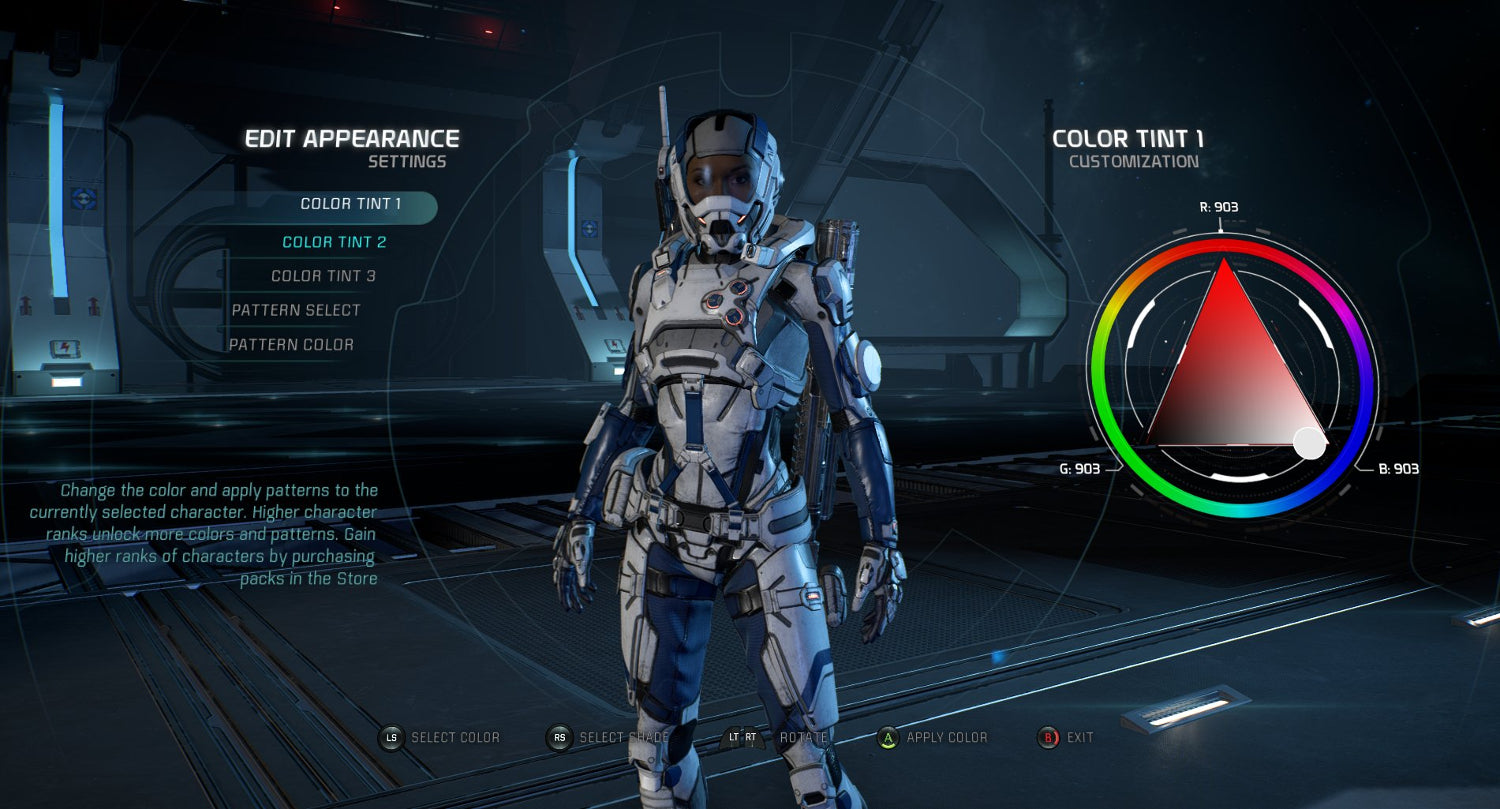
Task: Click the LS stick icon for Select Color
Action: click(x=393, y=737)
